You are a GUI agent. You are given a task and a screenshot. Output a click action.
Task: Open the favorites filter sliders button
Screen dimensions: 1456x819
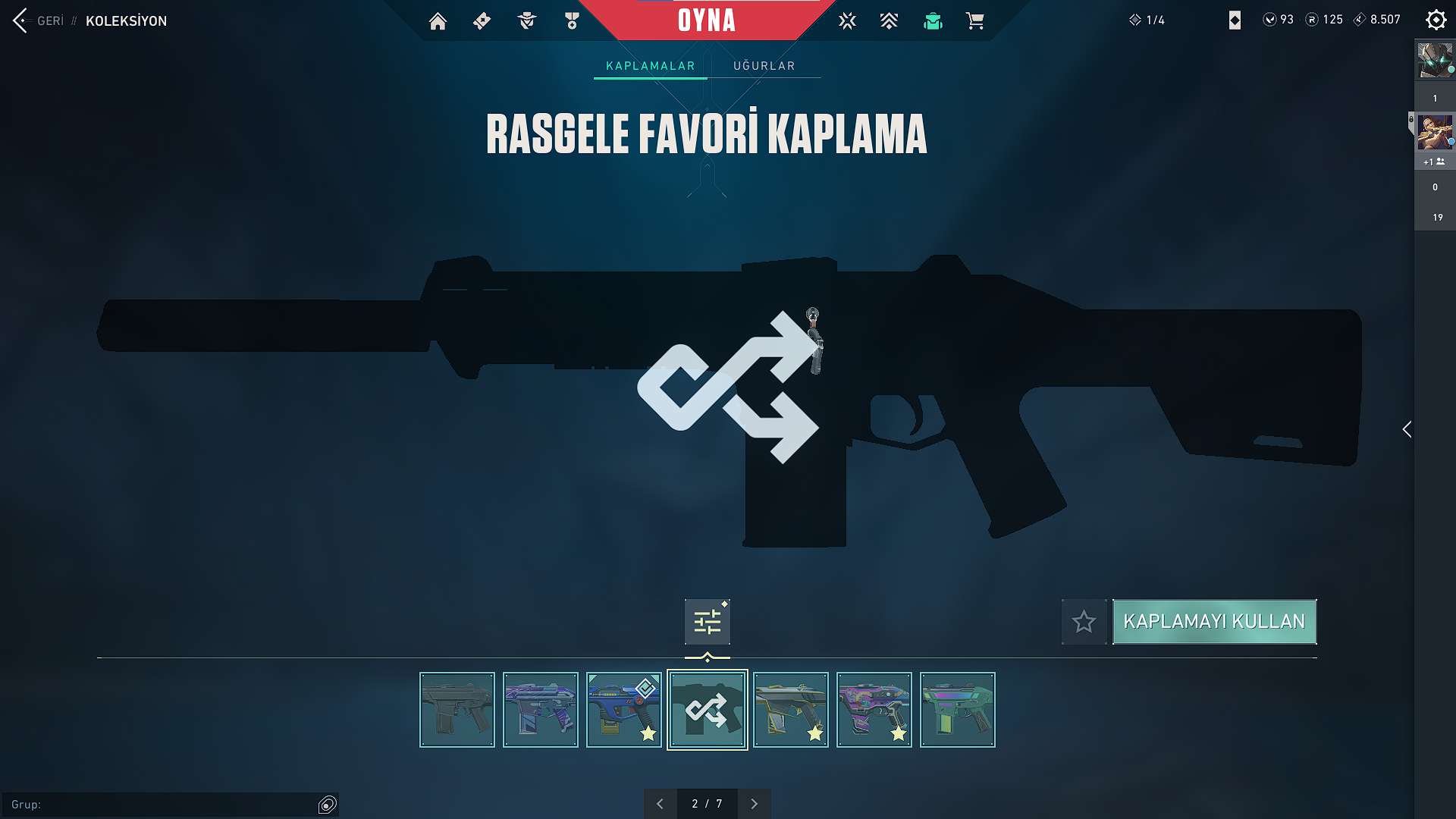pyautogui.click(x=707, y=622)
